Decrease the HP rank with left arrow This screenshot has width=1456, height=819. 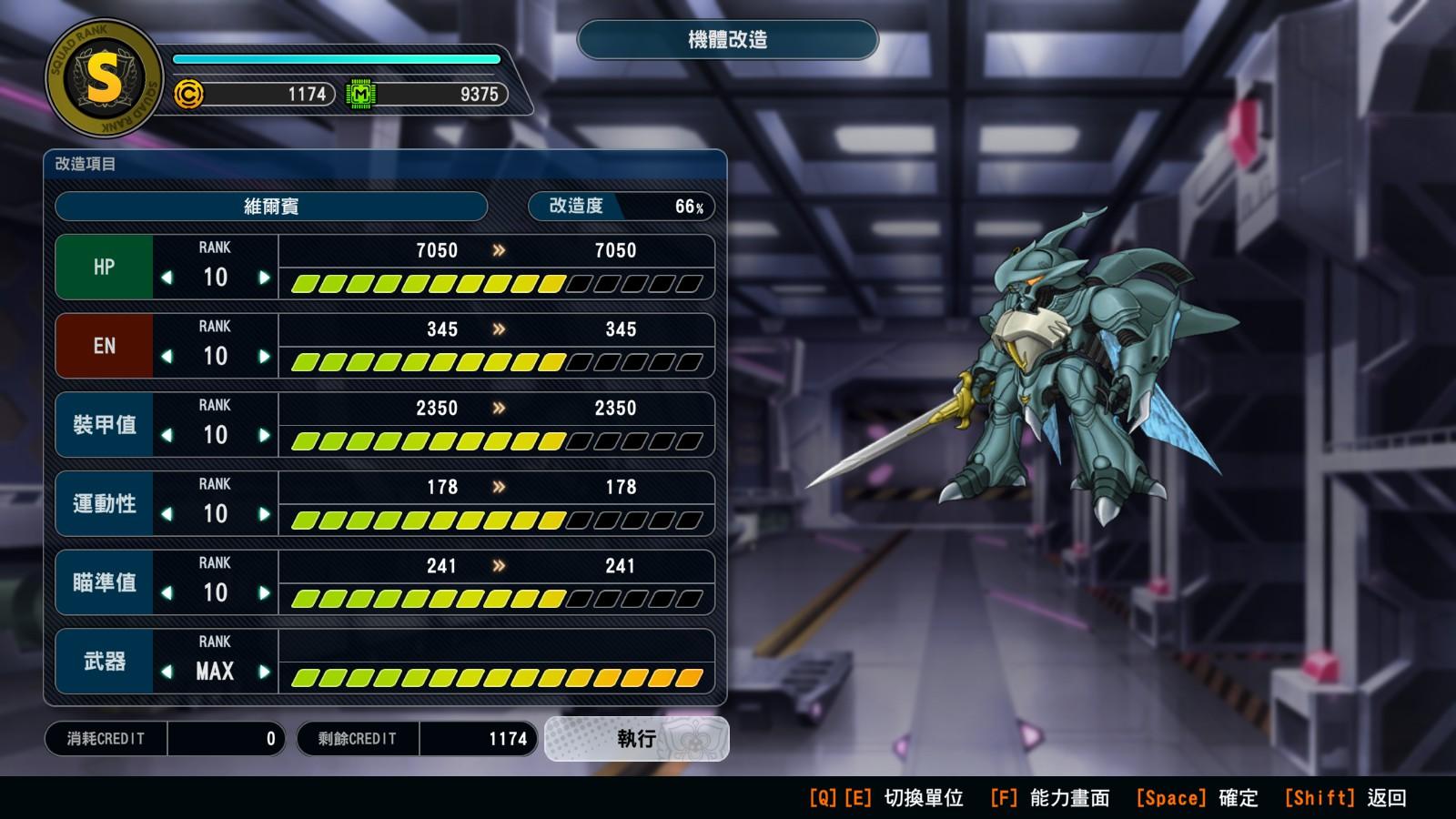(x=167, y=278)
